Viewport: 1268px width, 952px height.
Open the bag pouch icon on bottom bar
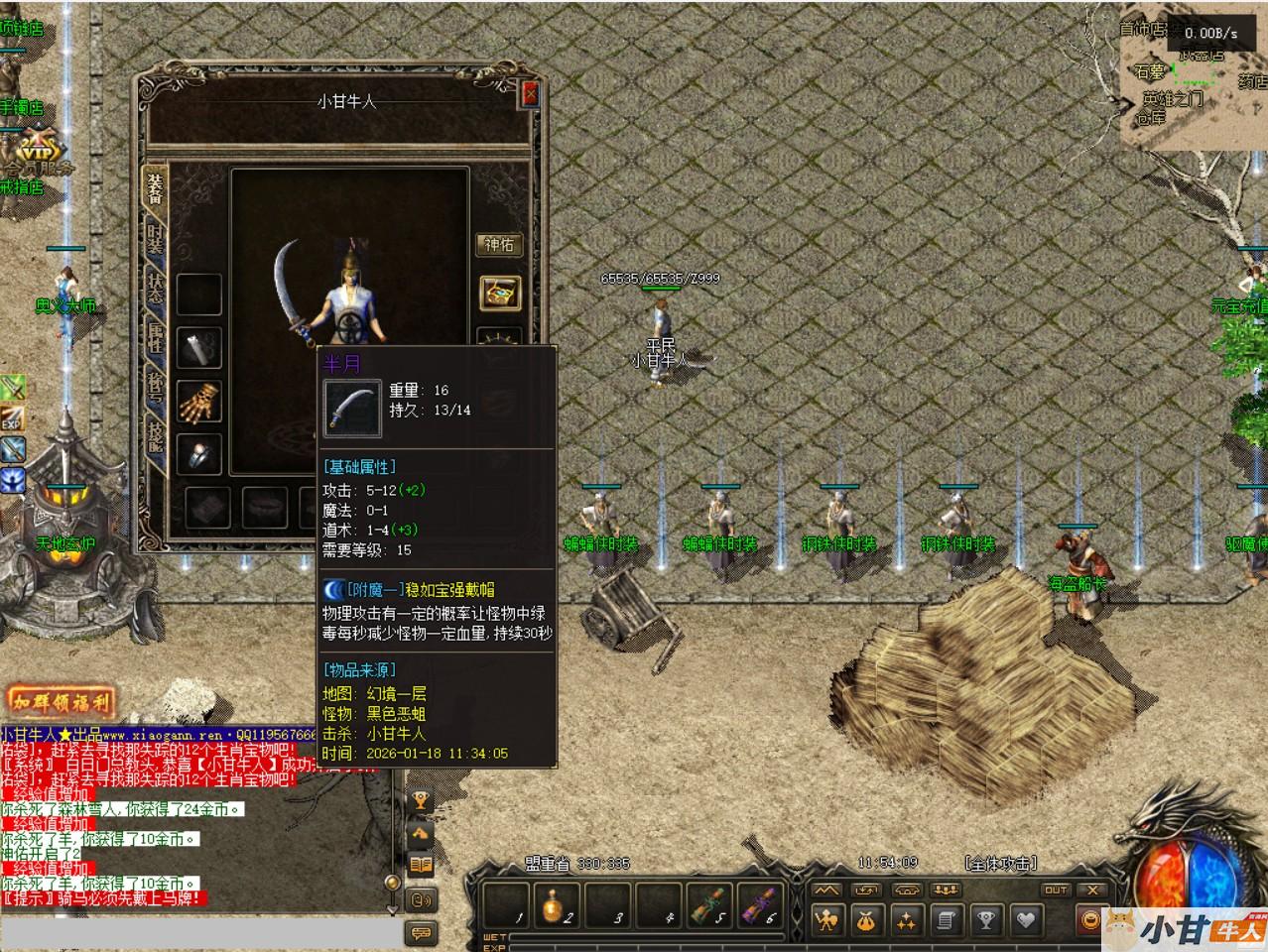pos(865,921)
